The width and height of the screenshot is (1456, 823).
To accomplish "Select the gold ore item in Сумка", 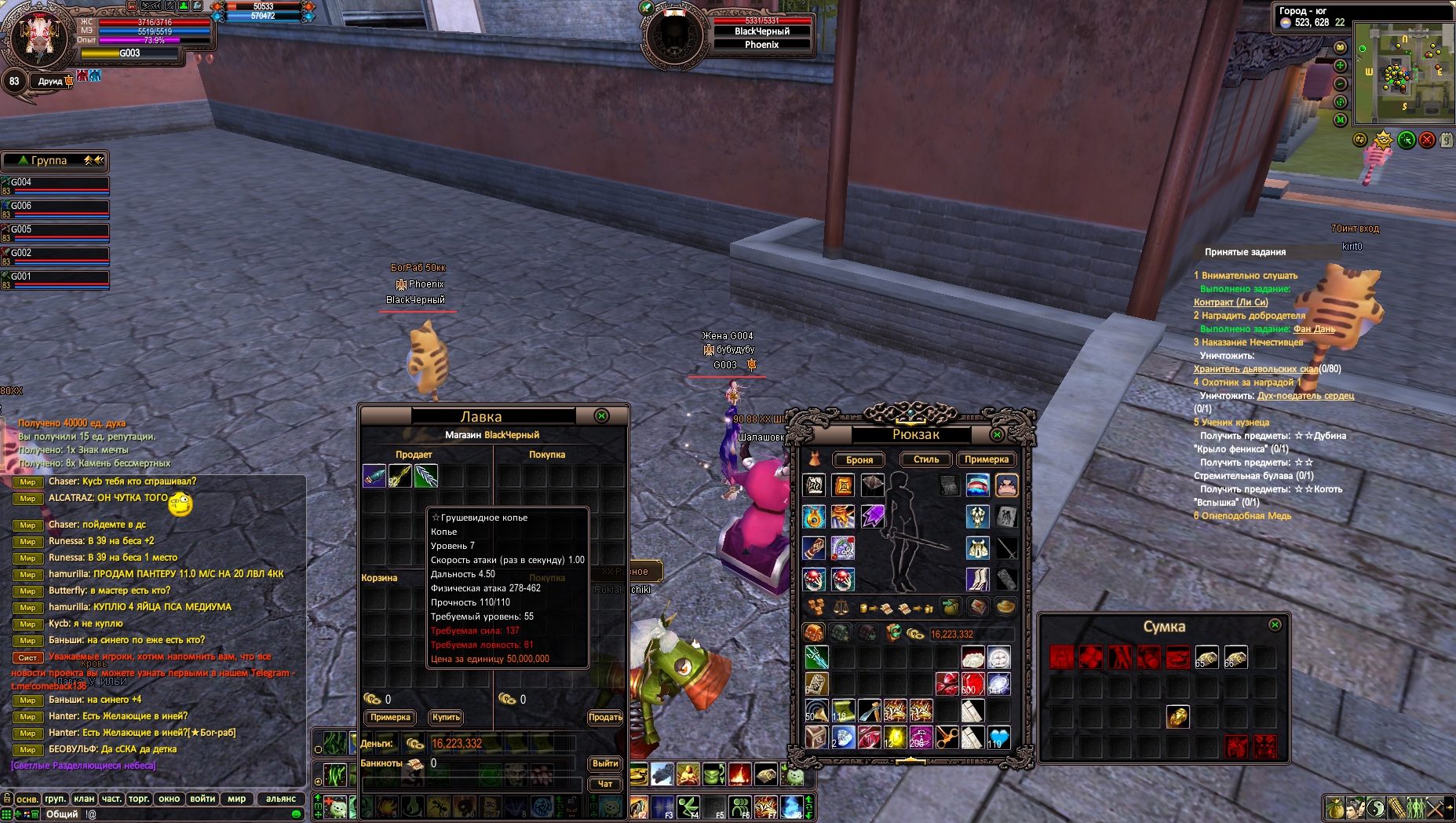I will 1177,716.
